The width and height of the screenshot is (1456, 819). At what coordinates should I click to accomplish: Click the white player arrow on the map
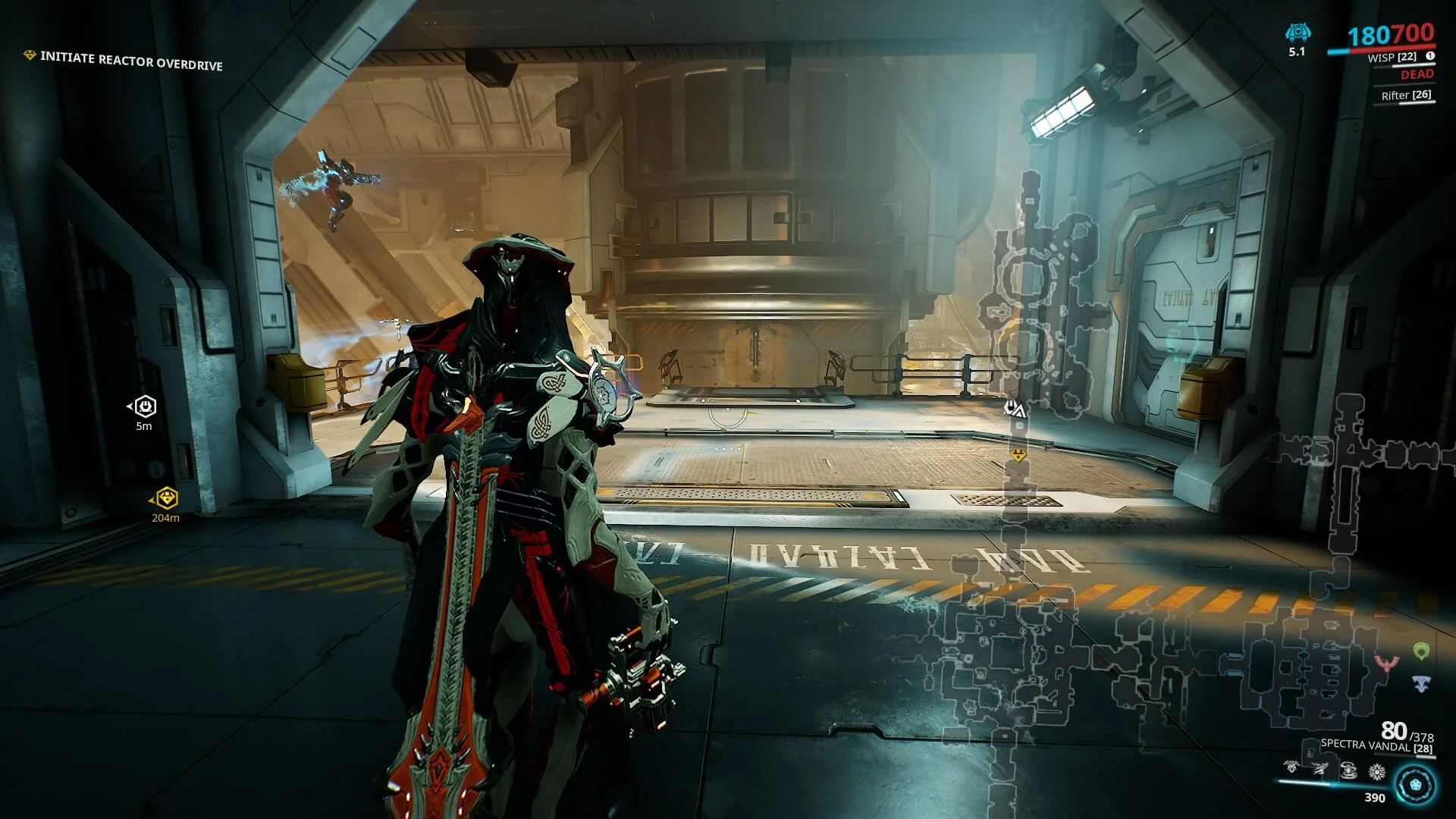(x=1015, y=409)
